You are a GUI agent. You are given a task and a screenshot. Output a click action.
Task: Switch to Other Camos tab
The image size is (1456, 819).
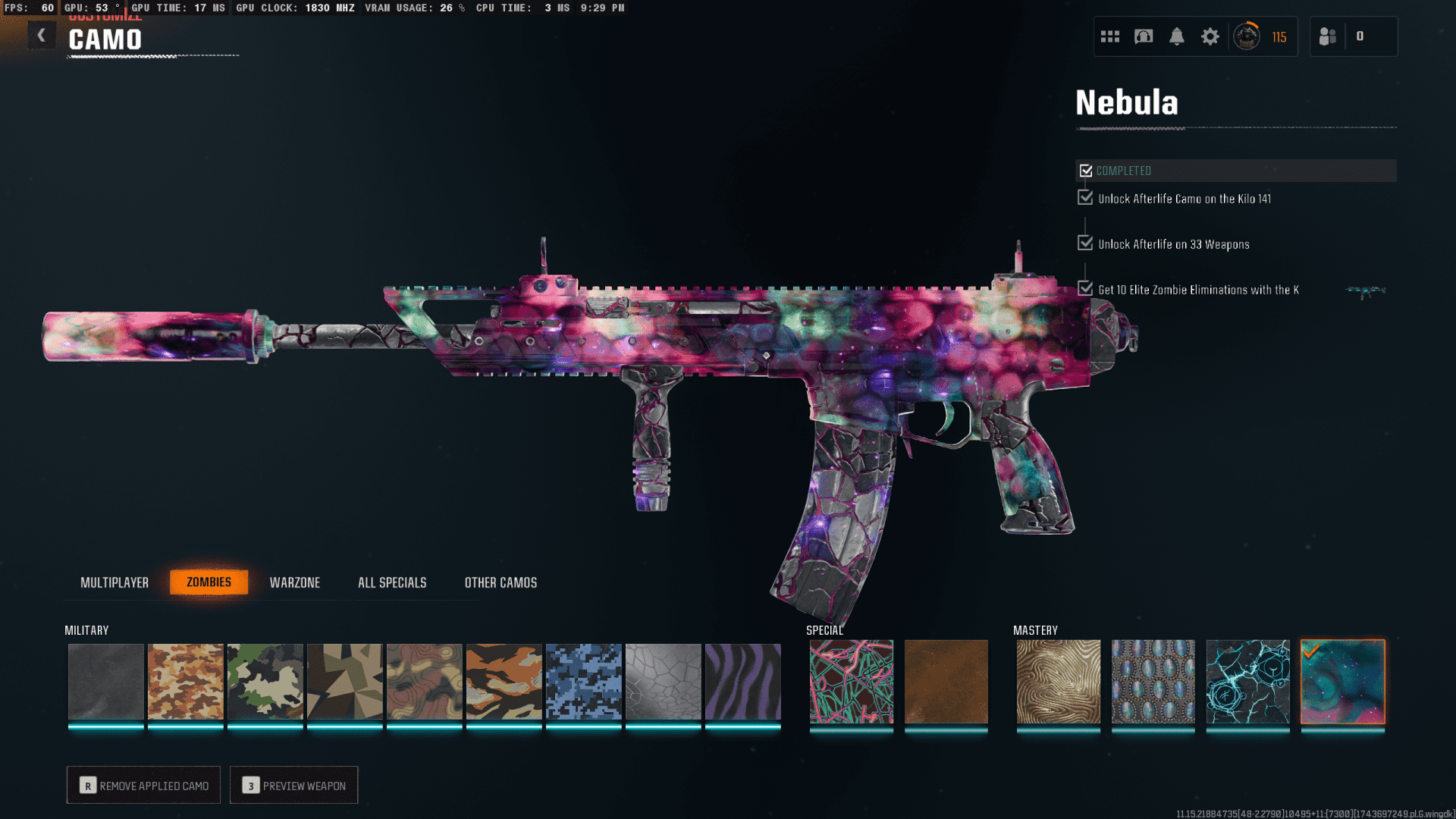click(x=500, y=582)
